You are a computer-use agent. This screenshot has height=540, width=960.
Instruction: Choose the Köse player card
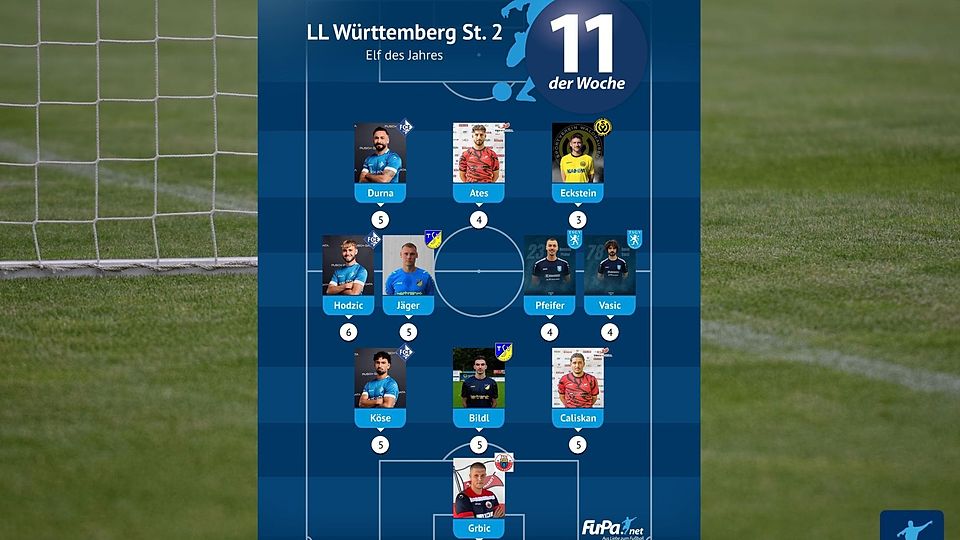coord(380,384)
